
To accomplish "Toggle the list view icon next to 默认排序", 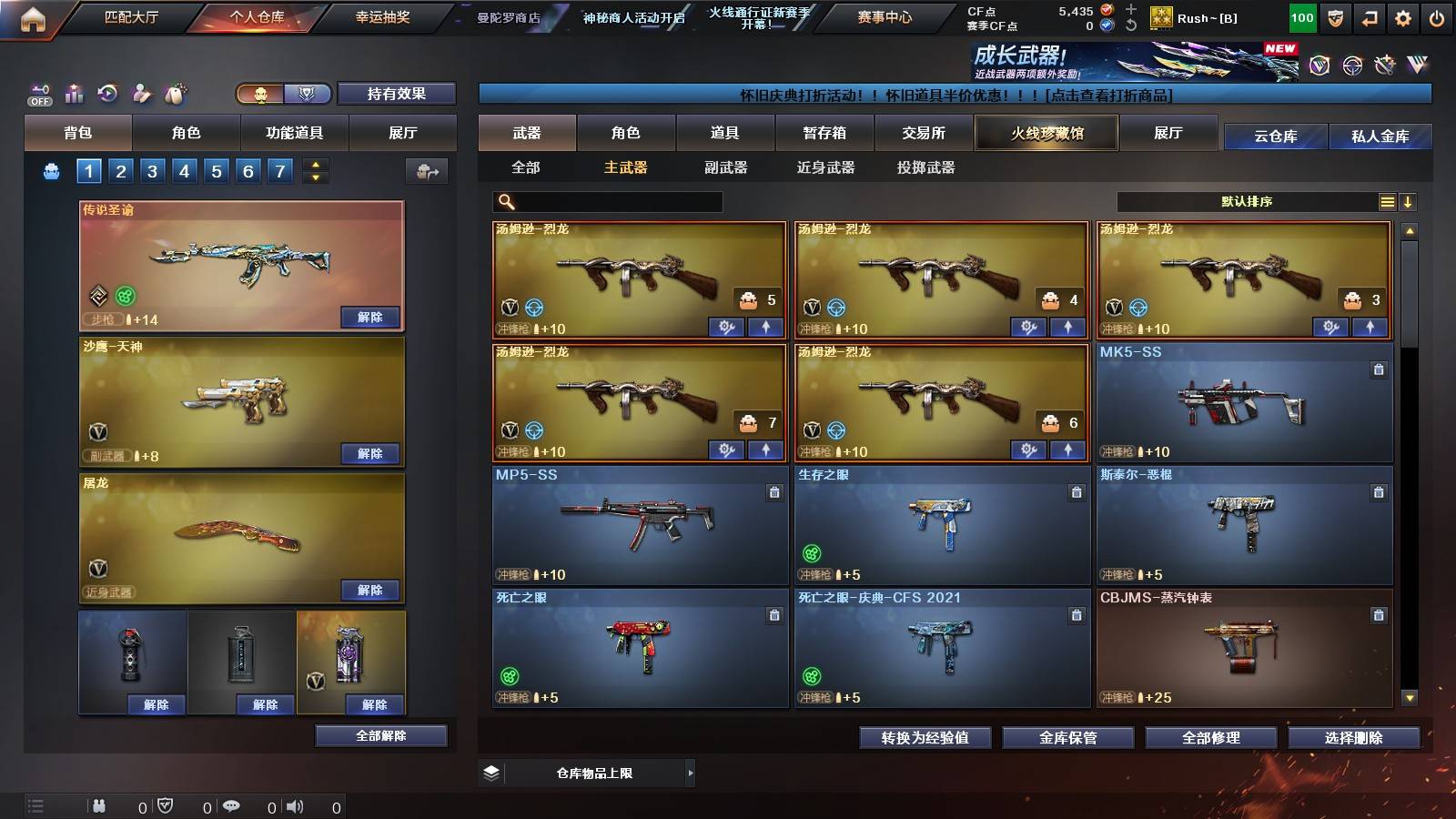I will (1387, 200).
